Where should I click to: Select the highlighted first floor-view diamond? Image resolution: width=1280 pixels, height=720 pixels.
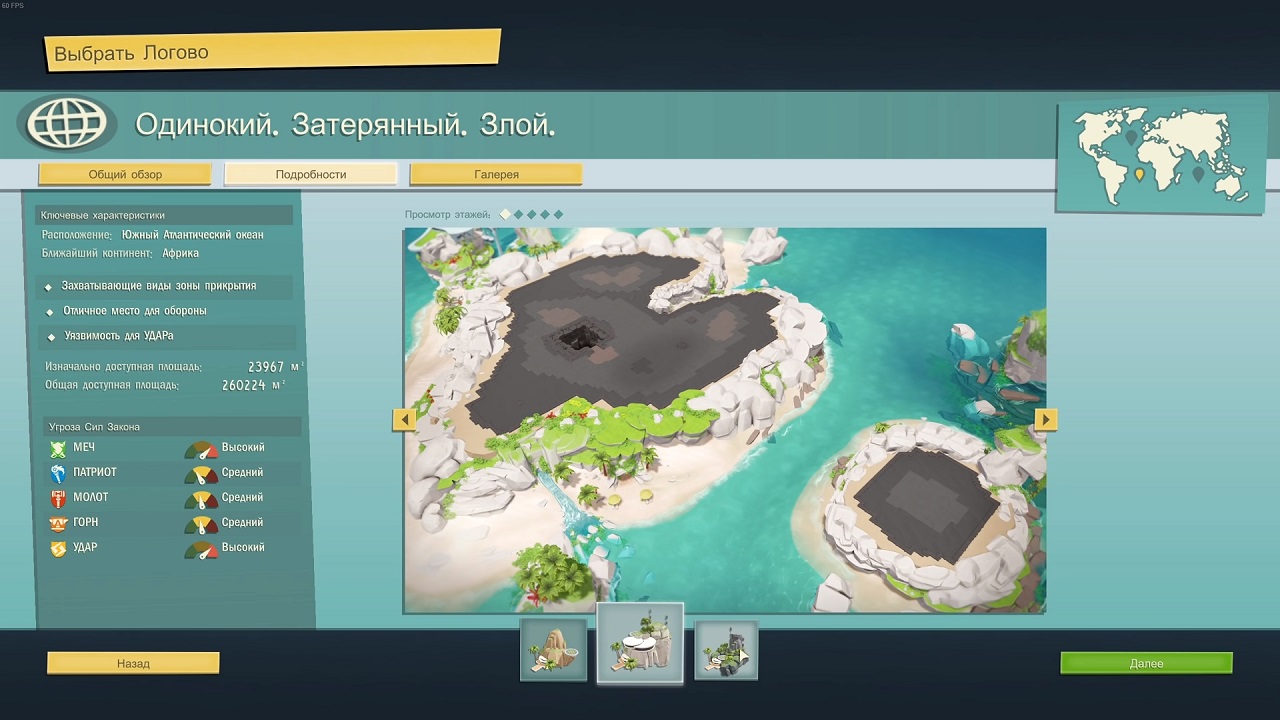[x=506, y=214]
